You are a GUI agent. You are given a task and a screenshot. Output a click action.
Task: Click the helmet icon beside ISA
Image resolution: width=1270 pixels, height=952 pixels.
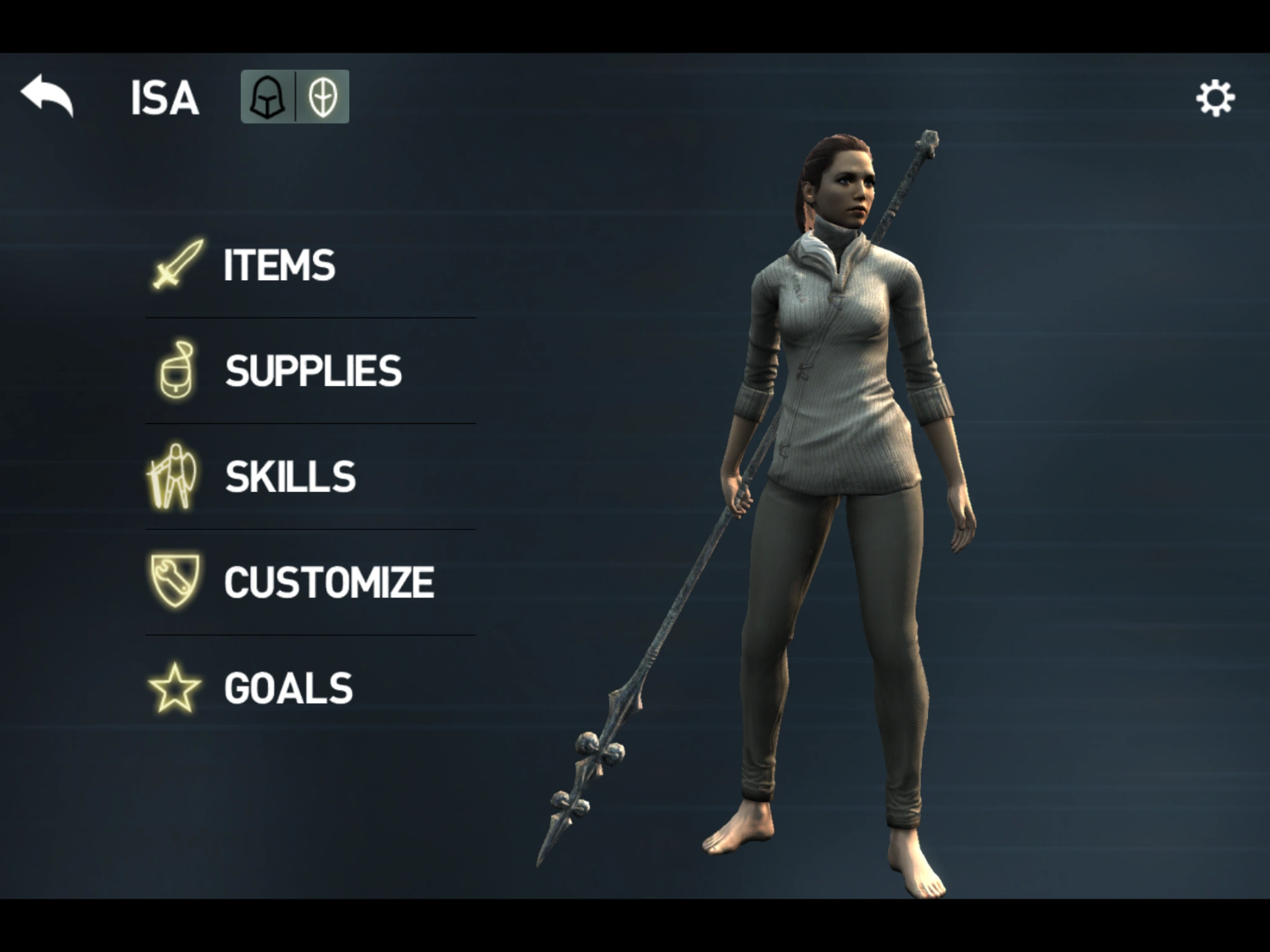pyautogui.click(x=267, y=97)
